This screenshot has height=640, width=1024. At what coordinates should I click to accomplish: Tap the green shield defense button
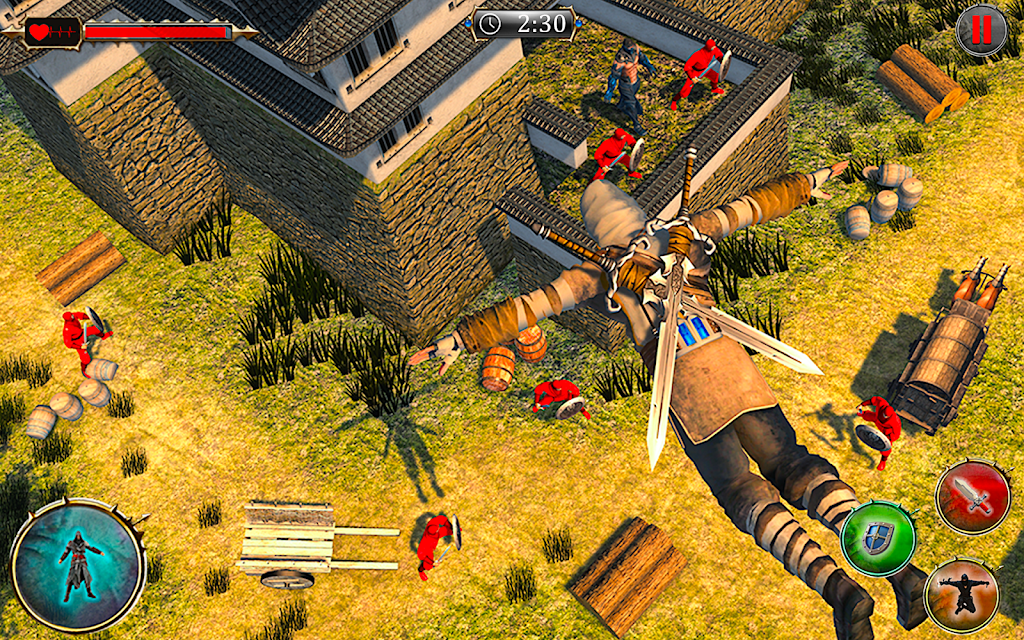pos(877,538)
